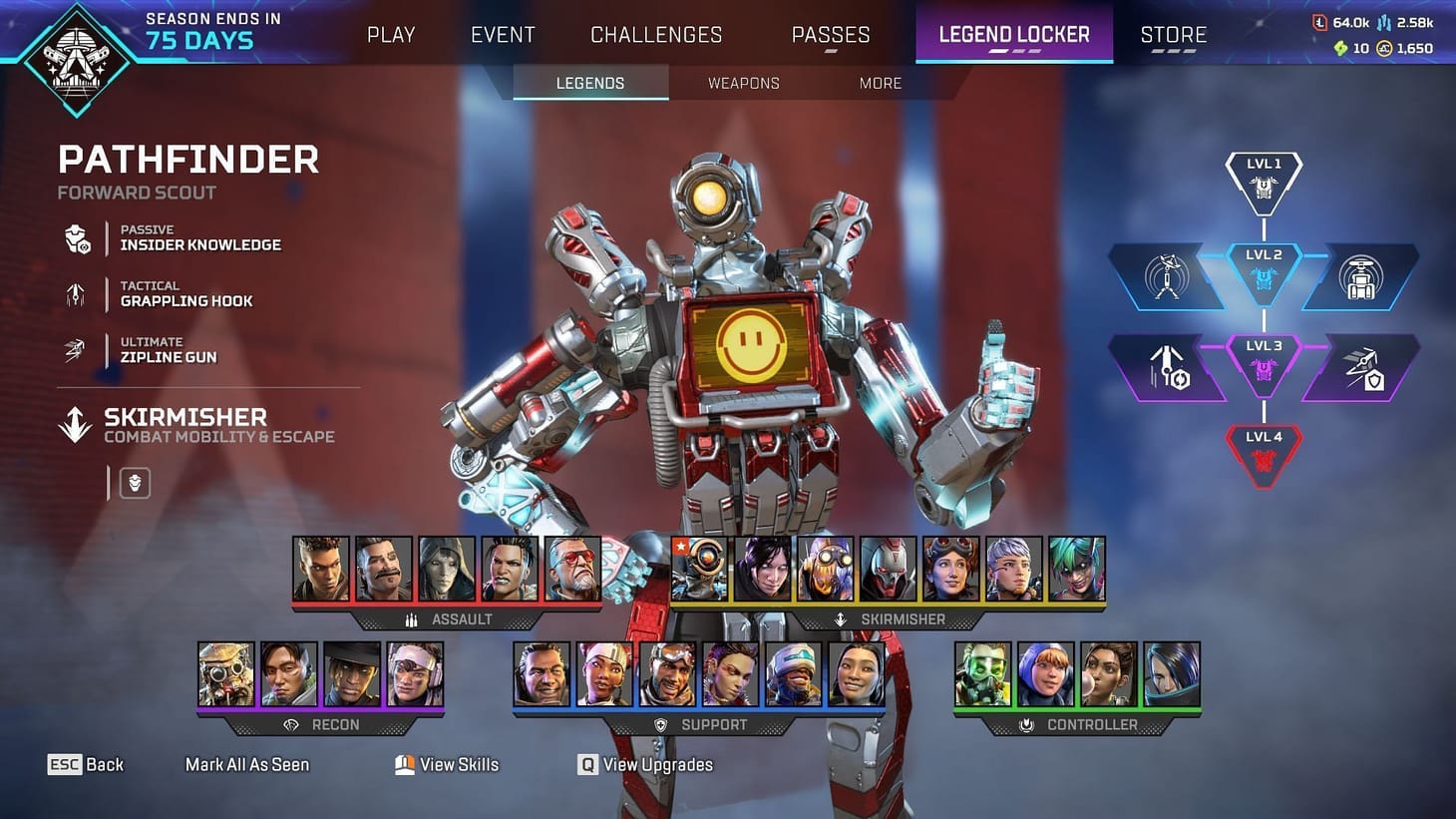
Task: Open the STORE menu
Action: coord(1173,33)
